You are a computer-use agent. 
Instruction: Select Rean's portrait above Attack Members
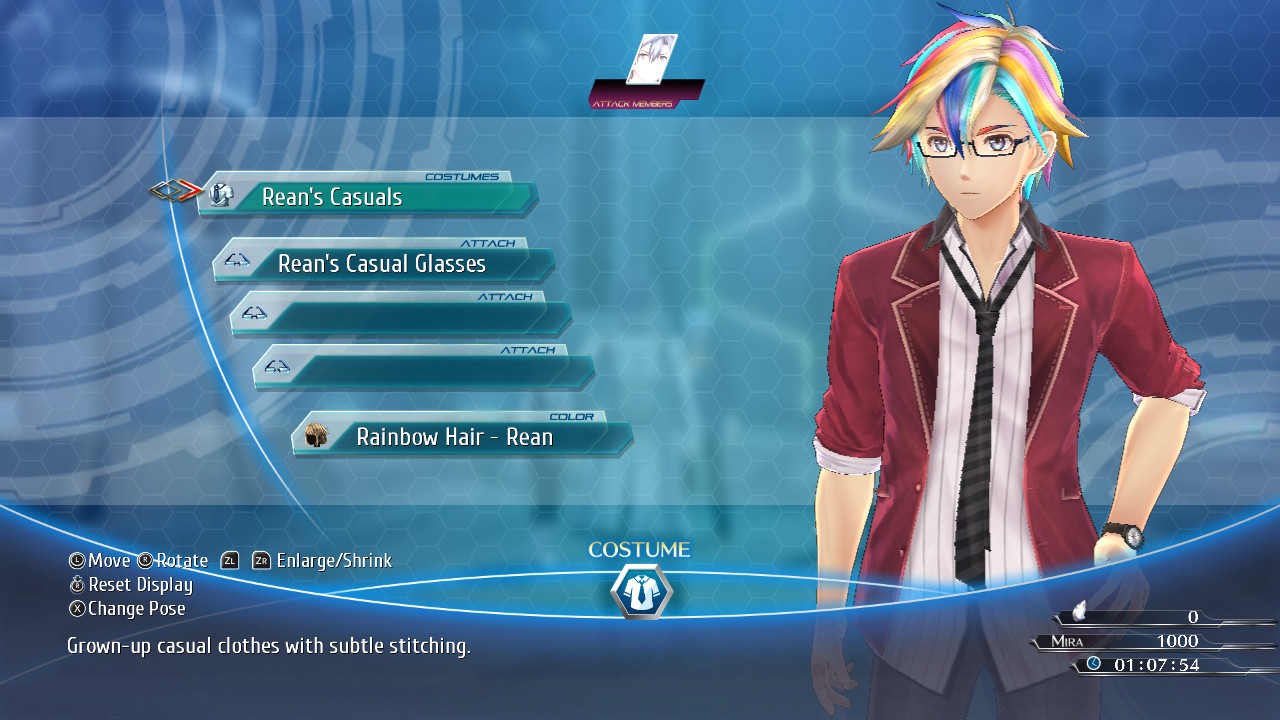pos(651,59)
